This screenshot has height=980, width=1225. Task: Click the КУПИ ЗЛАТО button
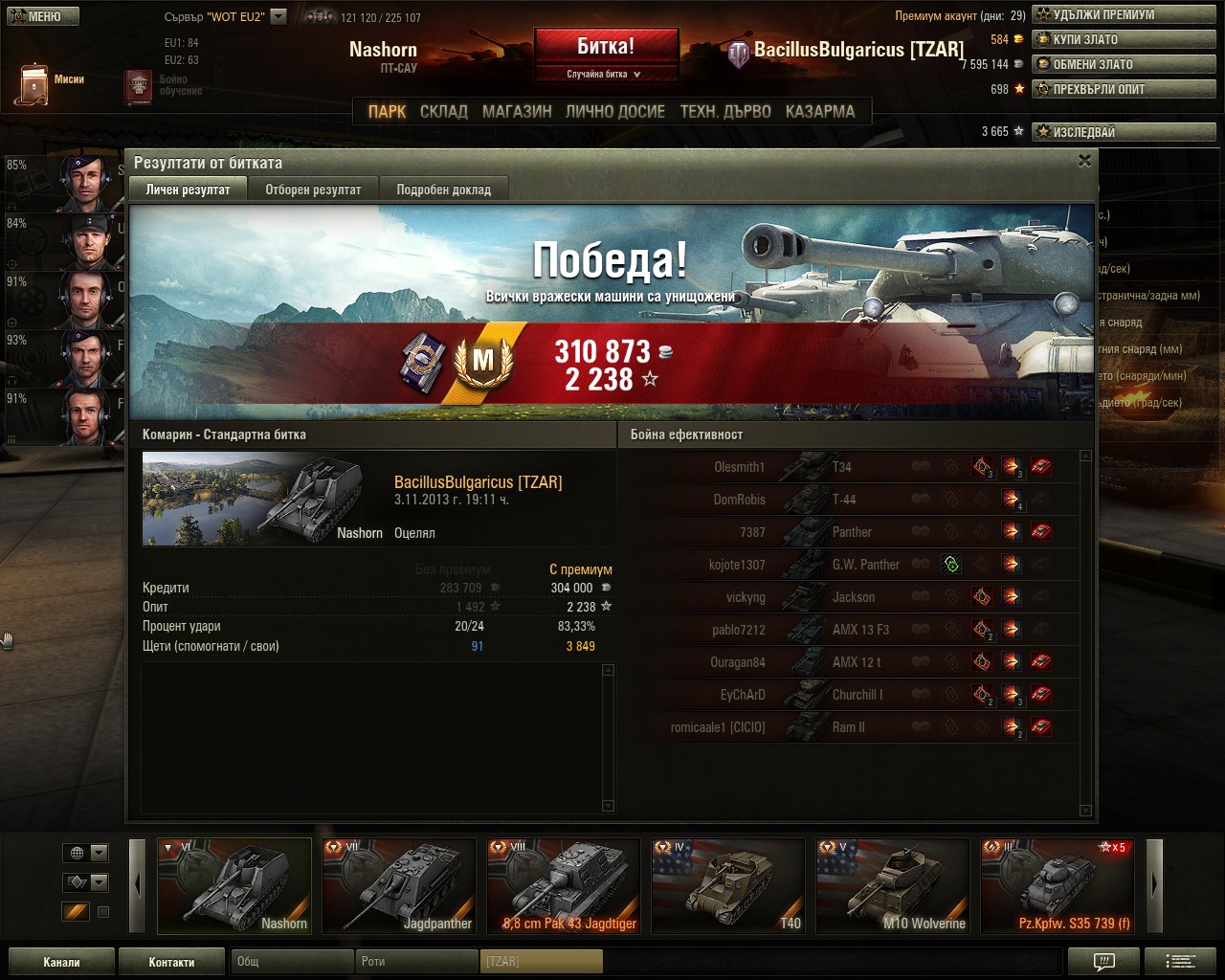(1124, 39)
